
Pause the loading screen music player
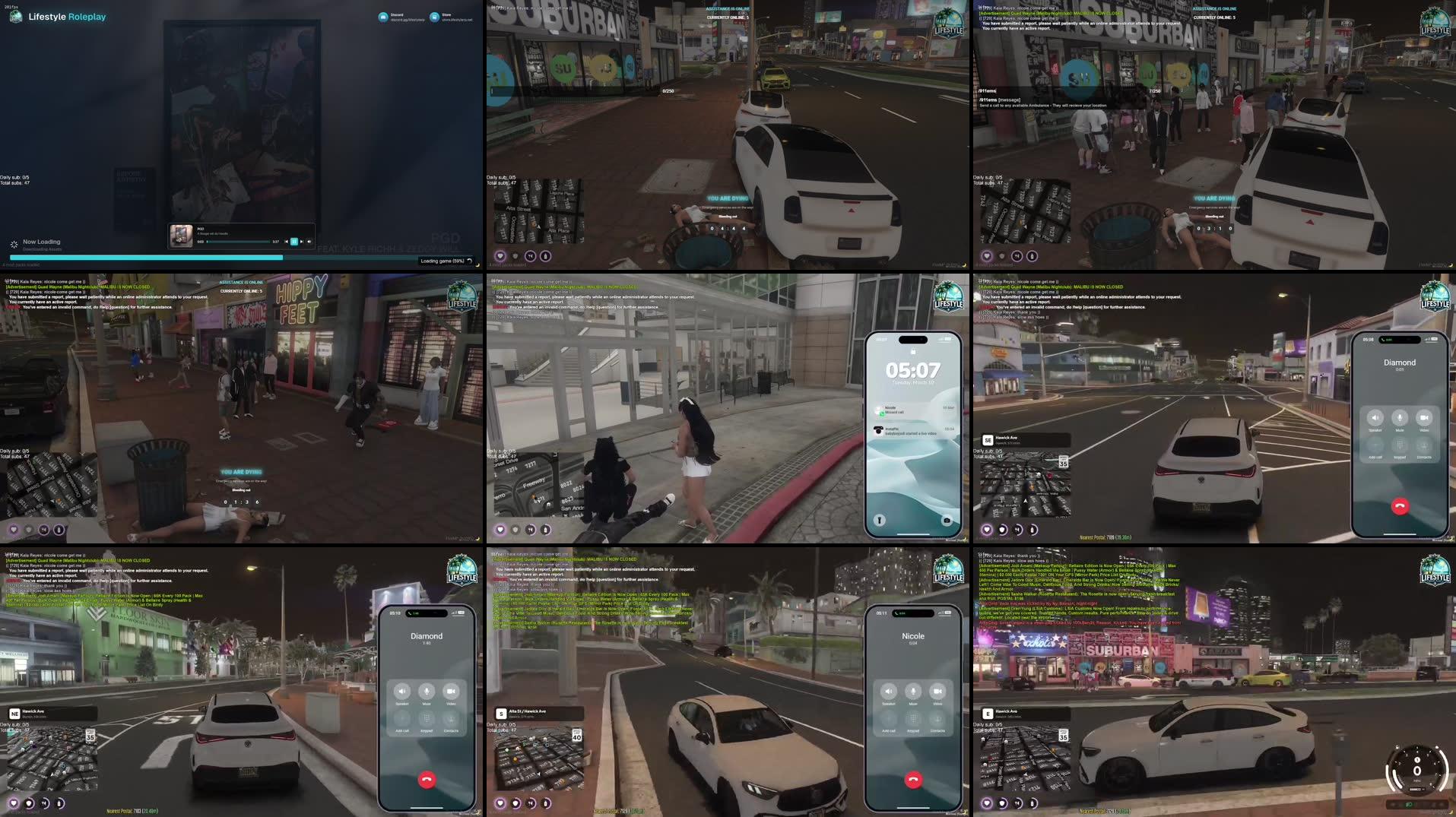294,242
